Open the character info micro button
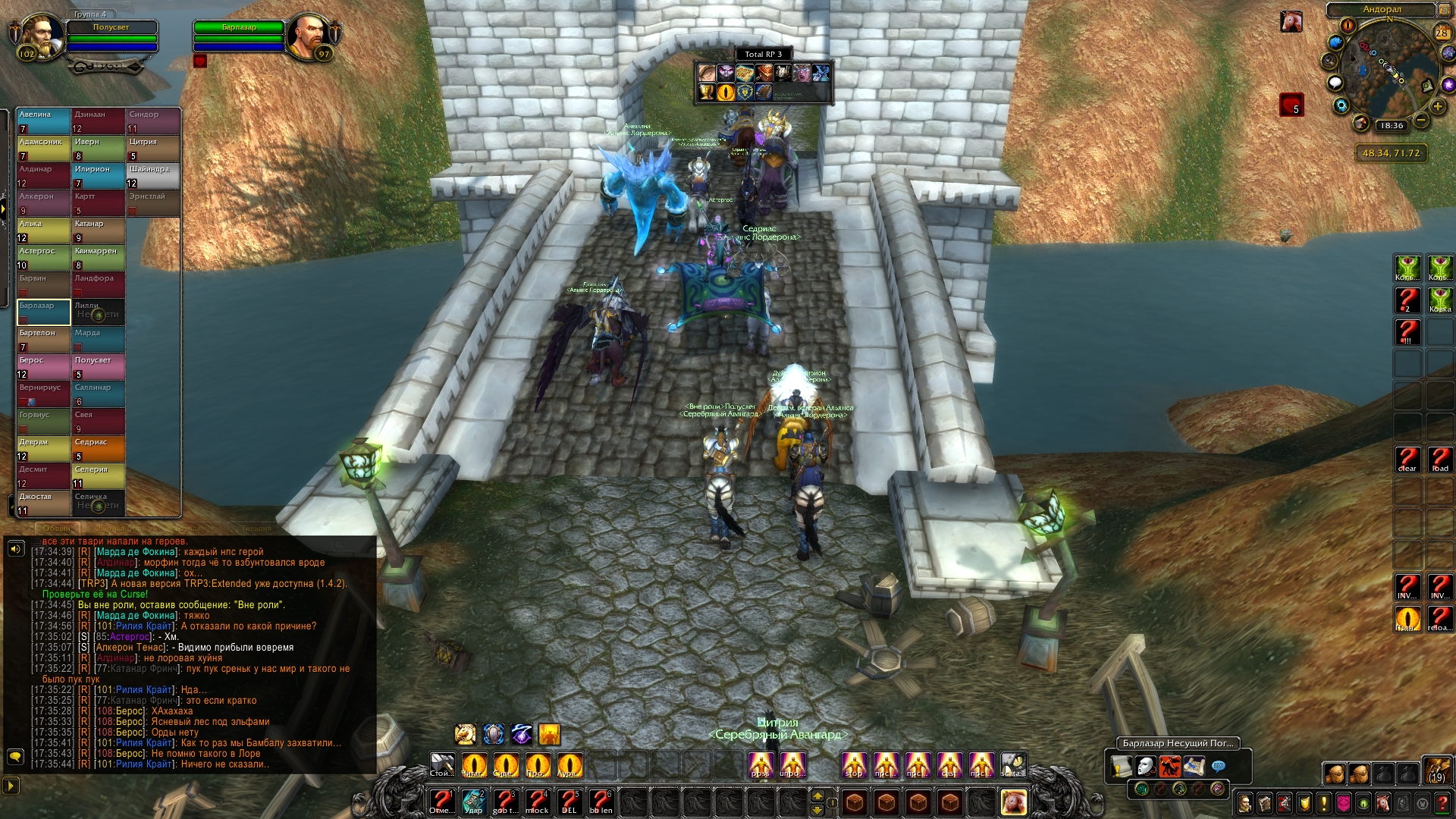Viewport: 1456px width, 819px height. coord(1244,803)
